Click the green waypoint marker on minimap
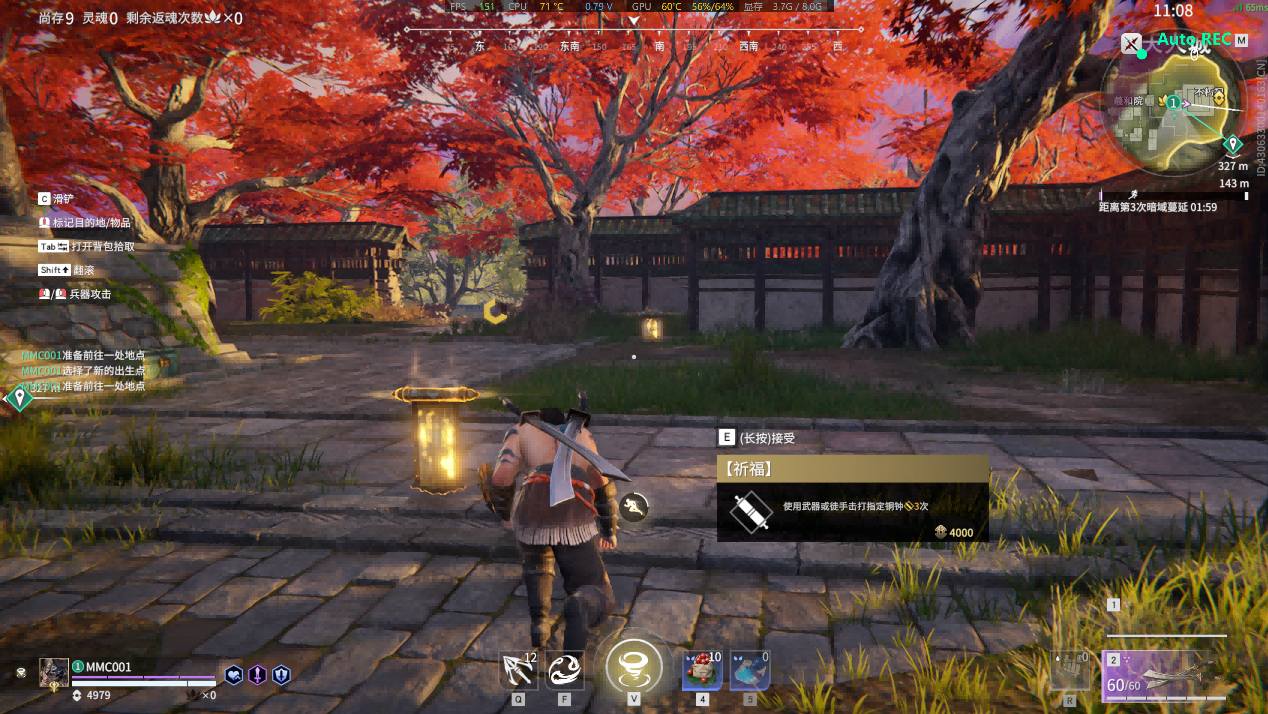Screen dimensions: 1268x714 click(x=1234, y=144)
